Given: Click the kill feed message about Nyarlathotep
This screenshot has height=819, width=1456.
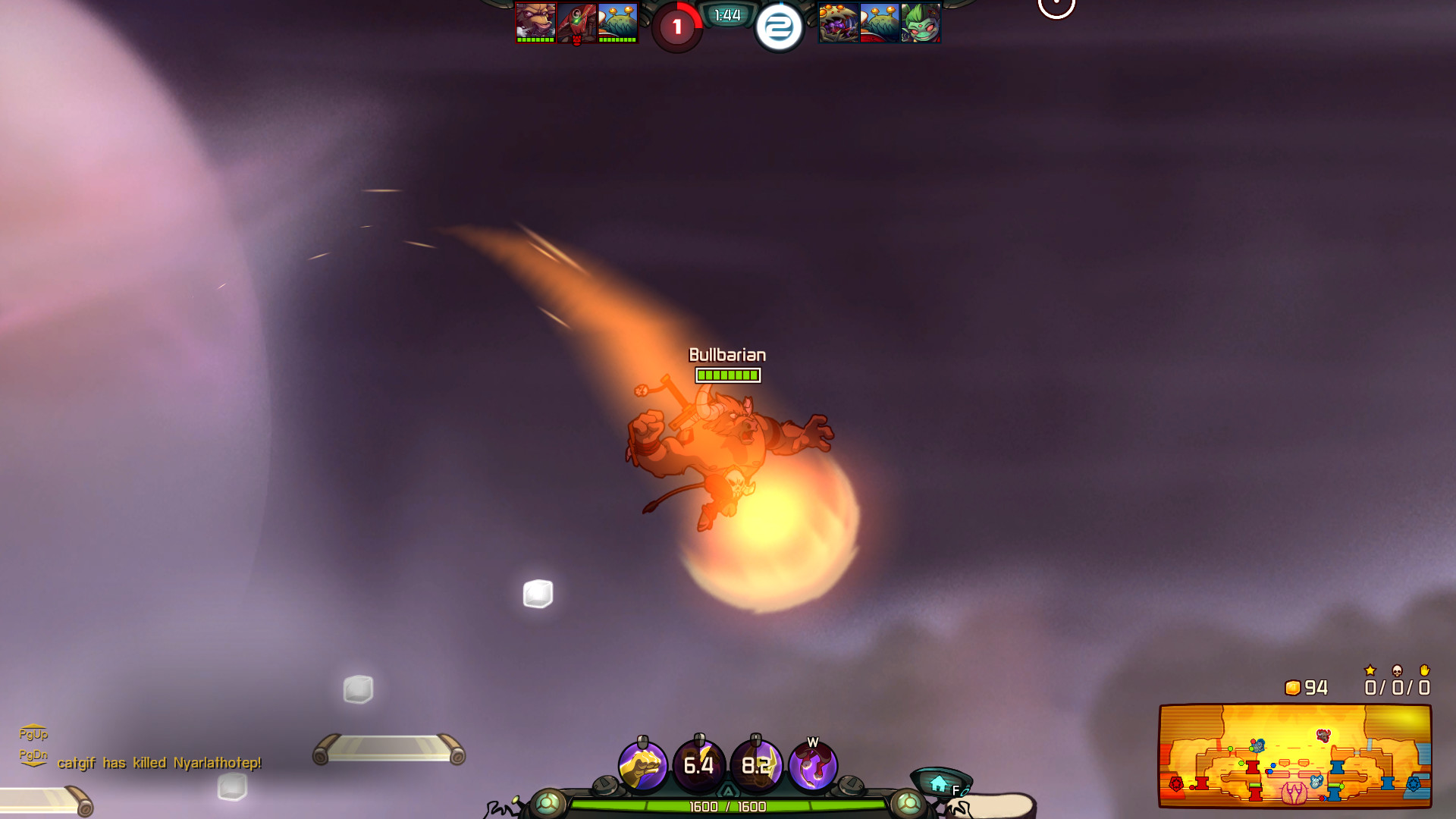Looking at the screenshot, I should [159, 763].
